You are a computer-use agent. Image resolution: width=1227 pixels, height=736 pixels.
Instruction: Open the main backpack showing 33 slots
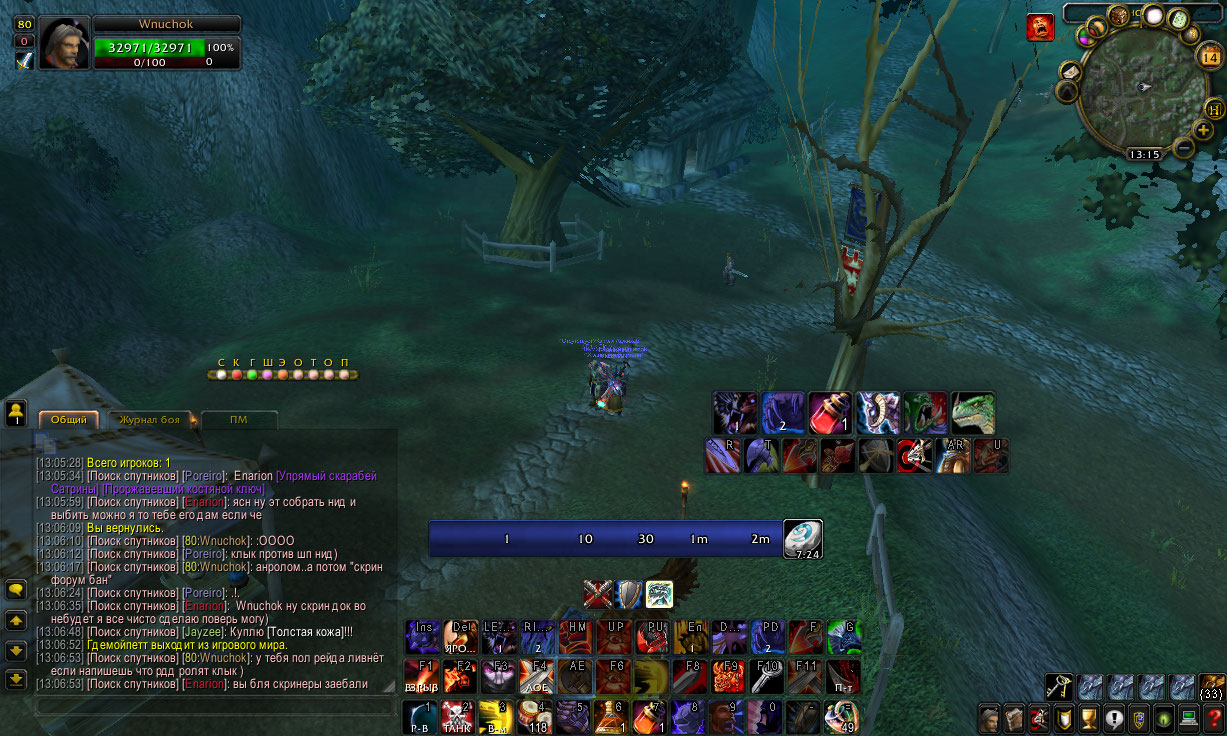(1211, 687)
